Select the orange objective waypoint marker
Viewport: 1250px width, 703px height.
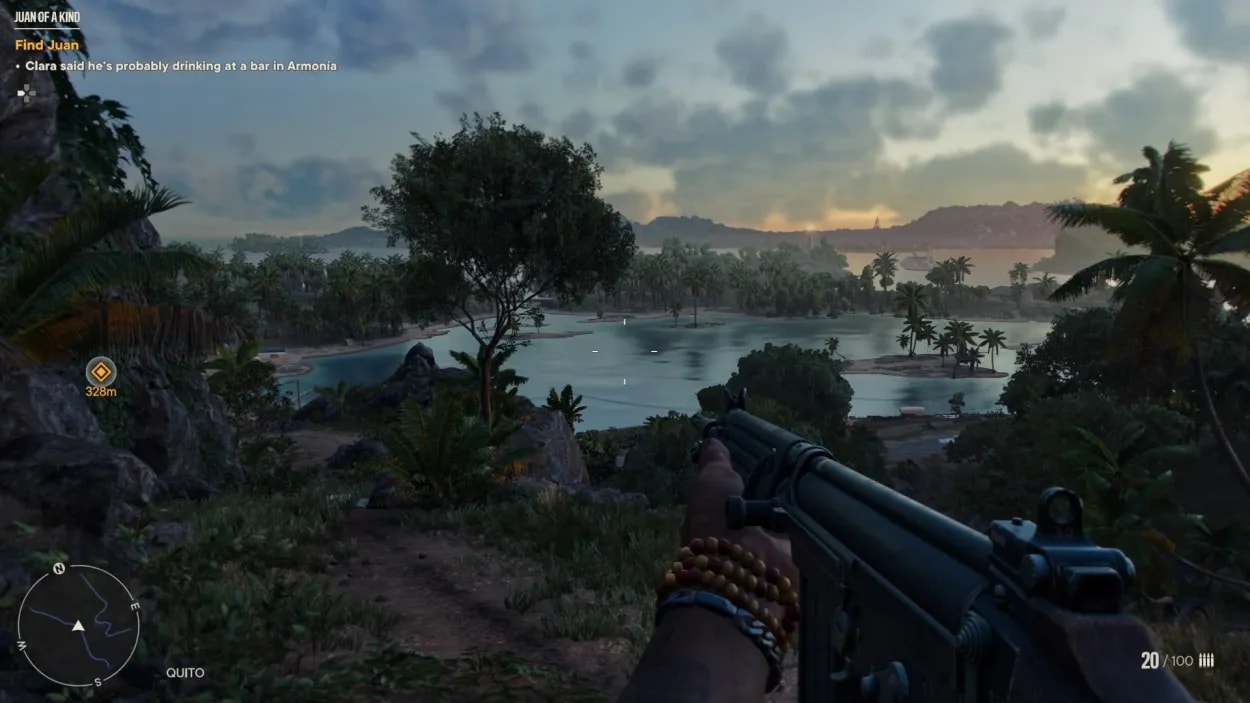click(100, 372)
